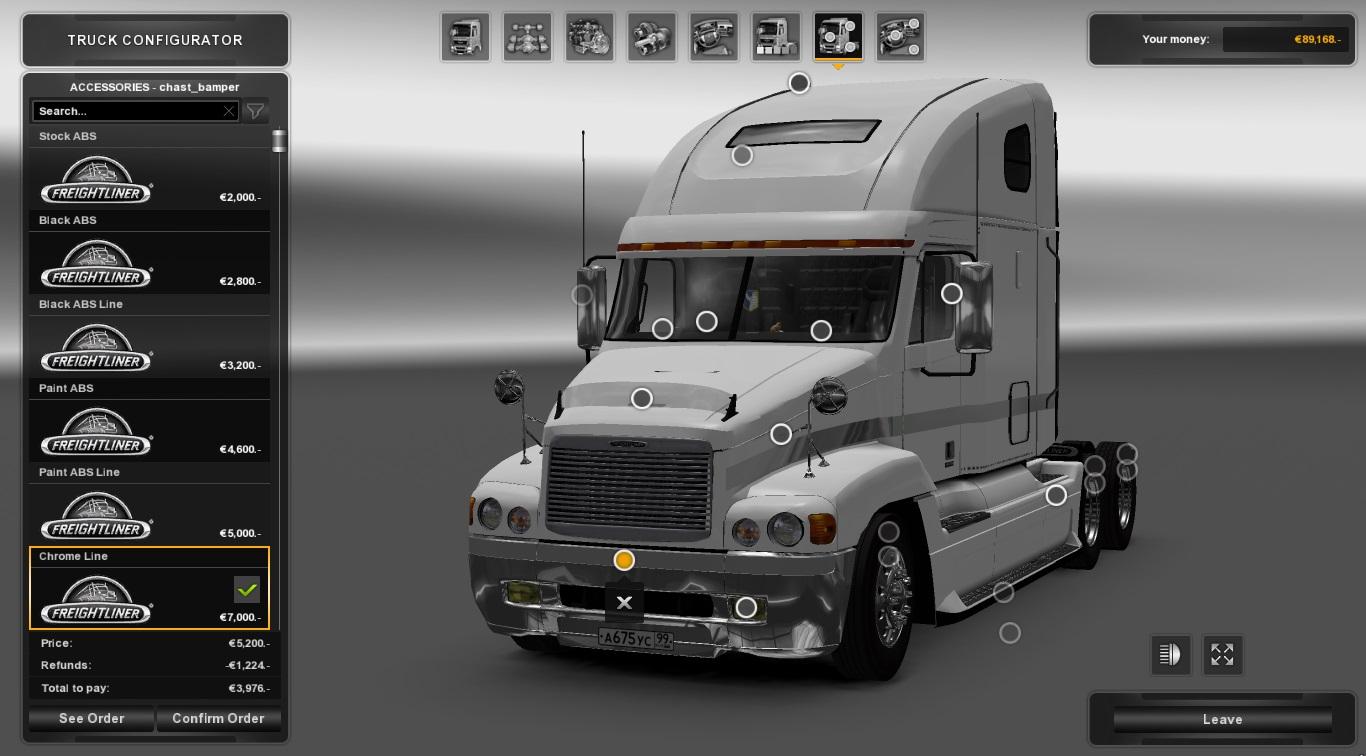Toggle the truck headlights button

click(1169, 655)
